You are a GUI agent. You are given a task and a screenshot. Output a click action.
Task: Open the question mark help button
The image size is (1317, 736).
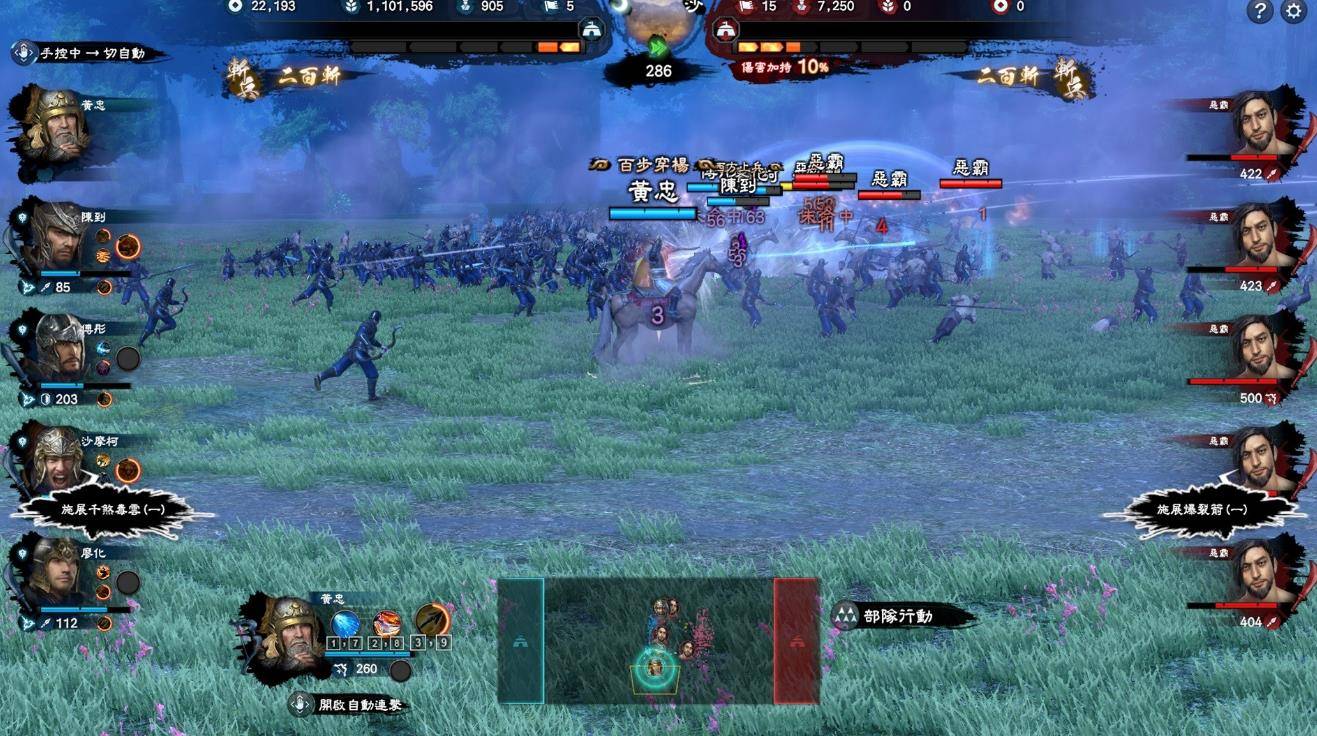coord(1260,12)
